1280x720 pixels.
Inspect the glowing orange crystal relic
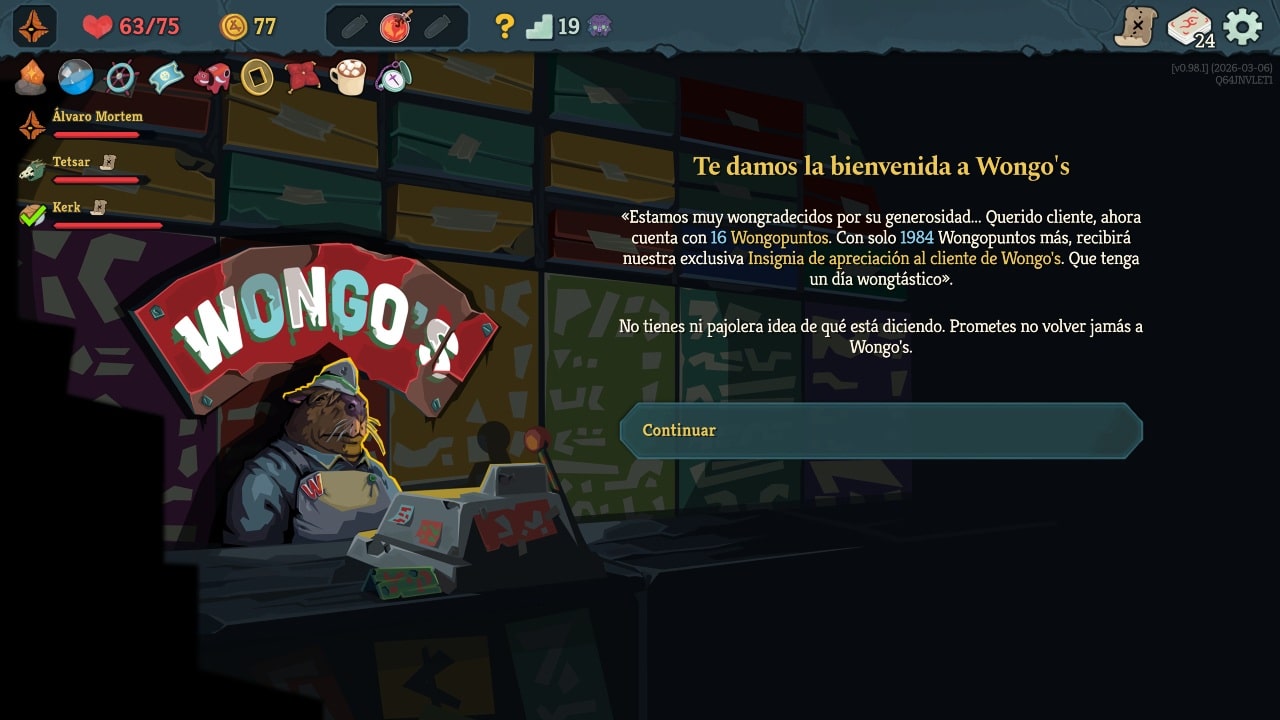[31, 77]
